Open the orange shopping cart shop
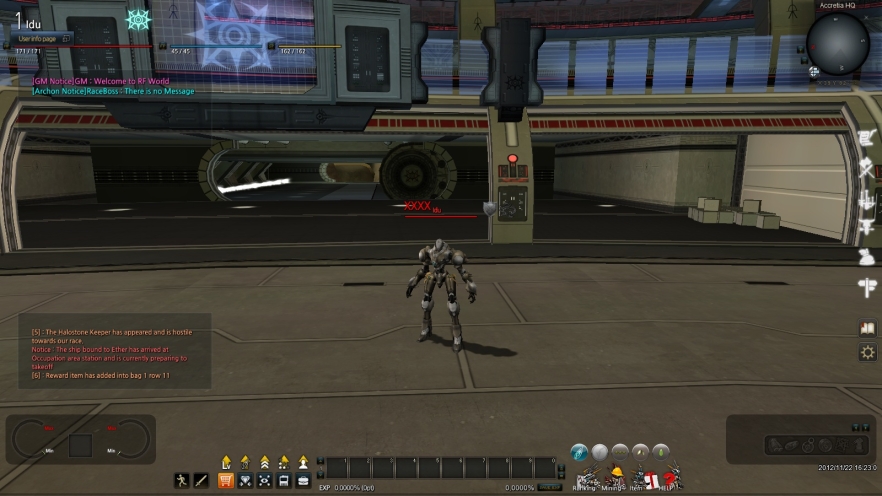 [x=226, y=480]
